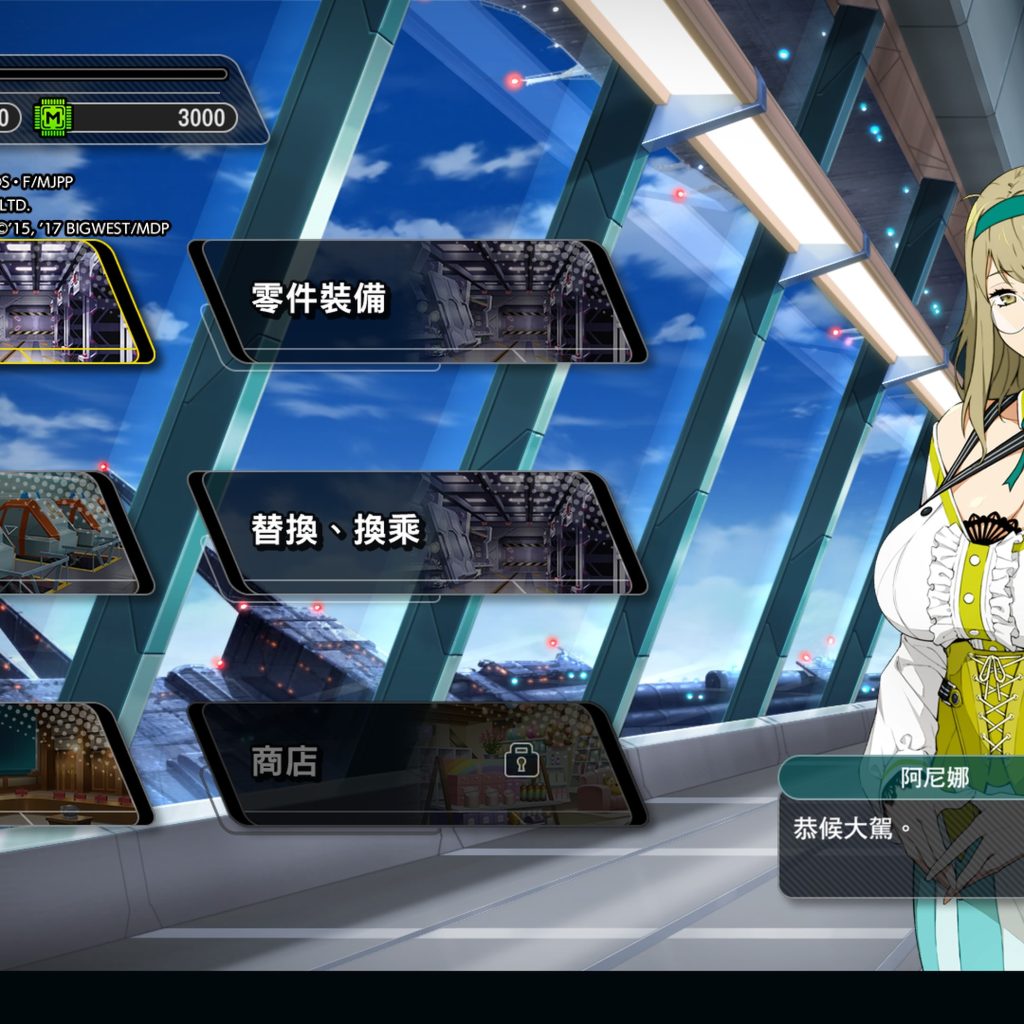
Task: Select the 替換、換乘 menu entry
Action: point(418,532)
